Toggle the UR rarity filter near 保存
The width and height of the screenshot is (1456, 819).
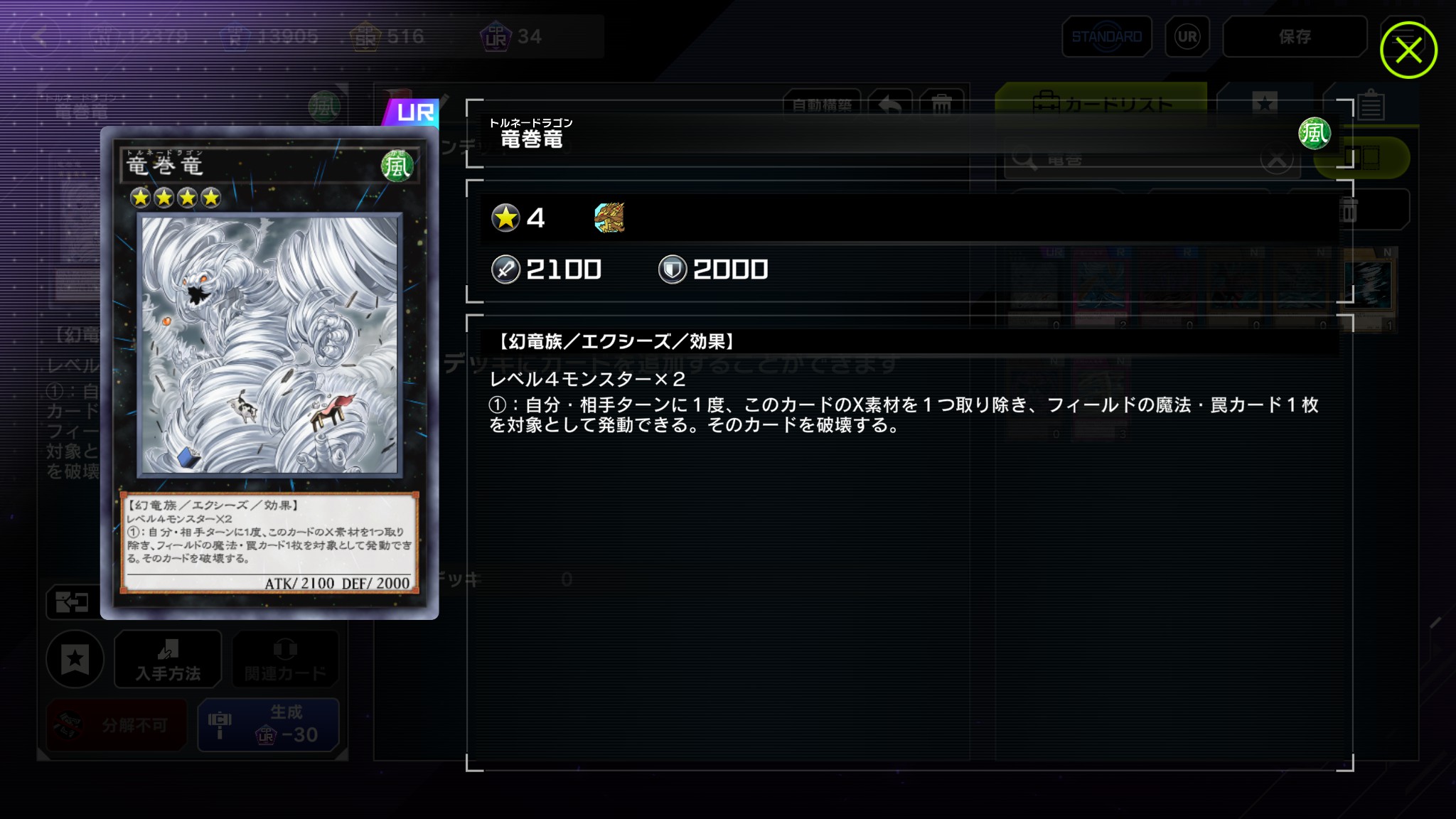1187,36
